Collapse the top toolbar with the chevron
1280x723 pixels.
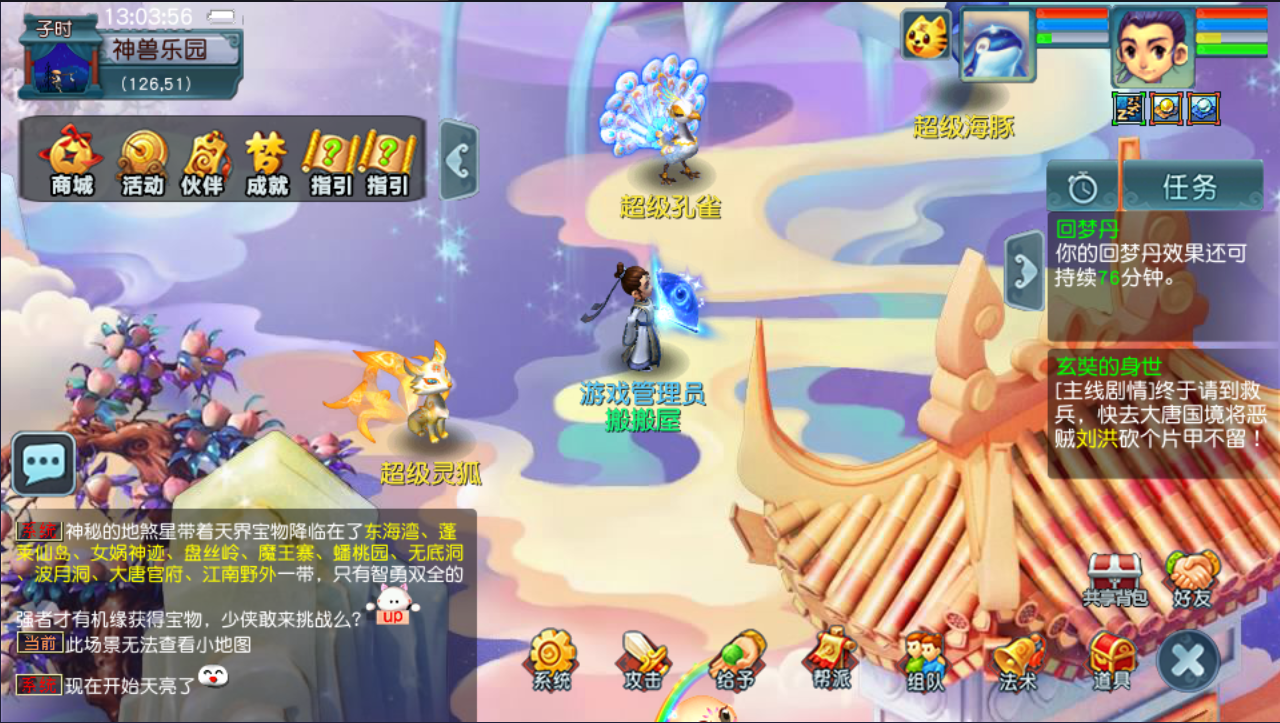click(x=459, y=160)
